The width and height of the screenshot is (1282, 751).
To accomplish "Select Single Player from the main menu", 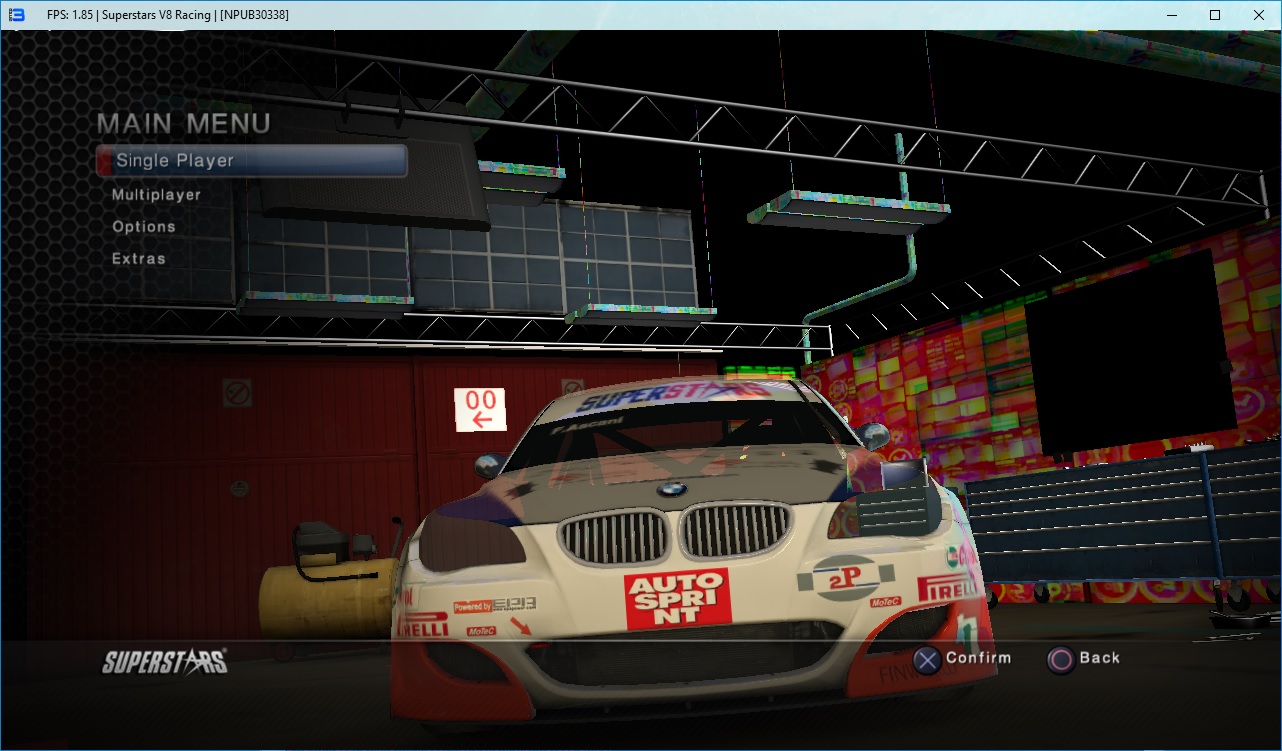I will pyautogui.click(x=175, y=161).
